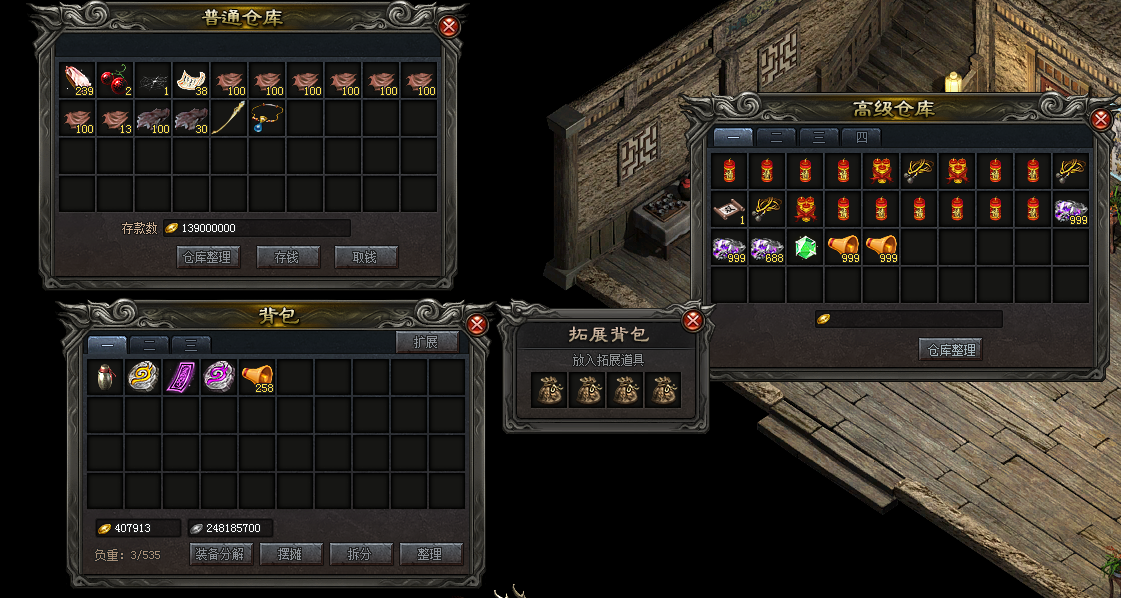Switch to tab 四 in advanced warehouse
The image size is (1121, 598).
[861, 137]
